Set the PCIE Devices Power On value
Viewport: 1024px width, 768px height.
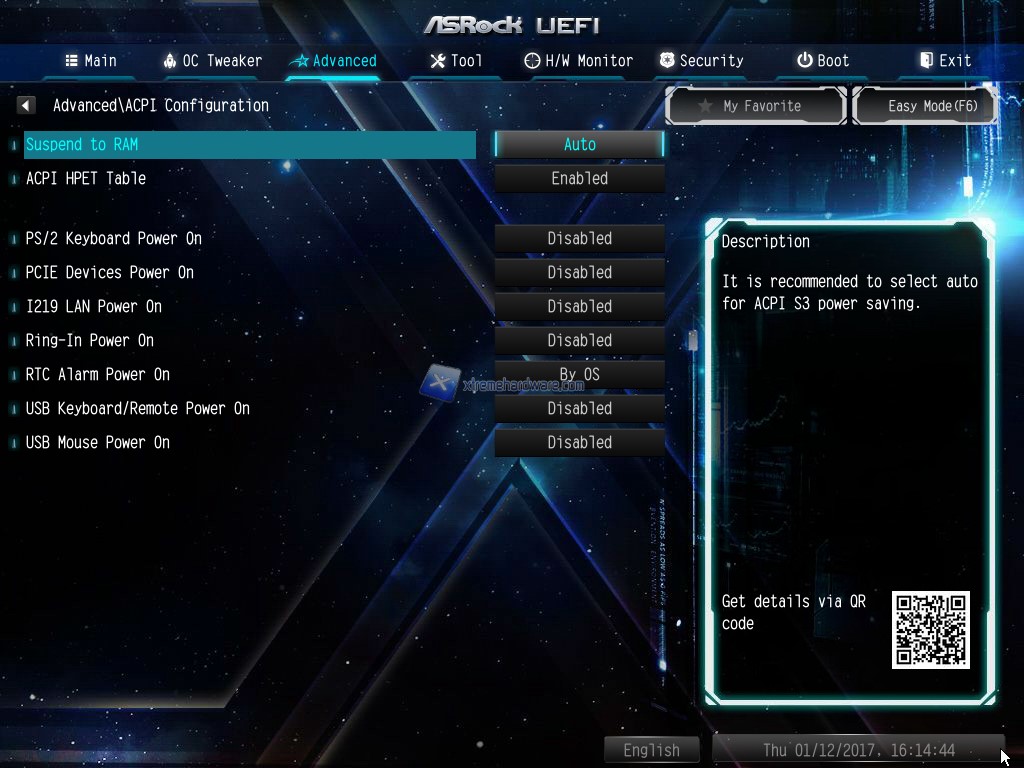click(x=579, y=272)
